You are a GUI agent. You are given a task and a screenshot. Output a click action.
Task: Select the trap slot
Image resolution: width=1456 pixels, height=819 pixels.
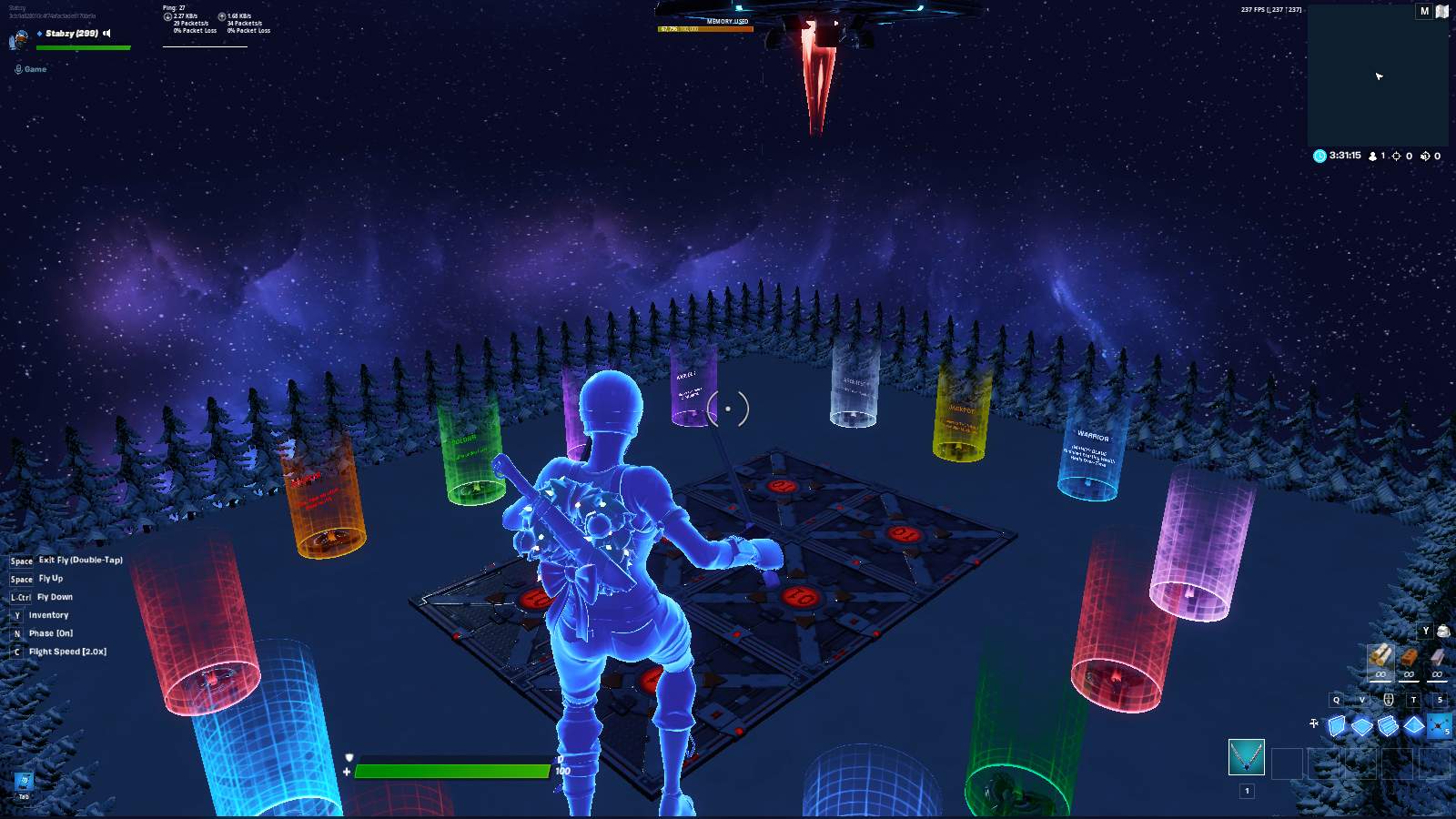[1440, 725]
